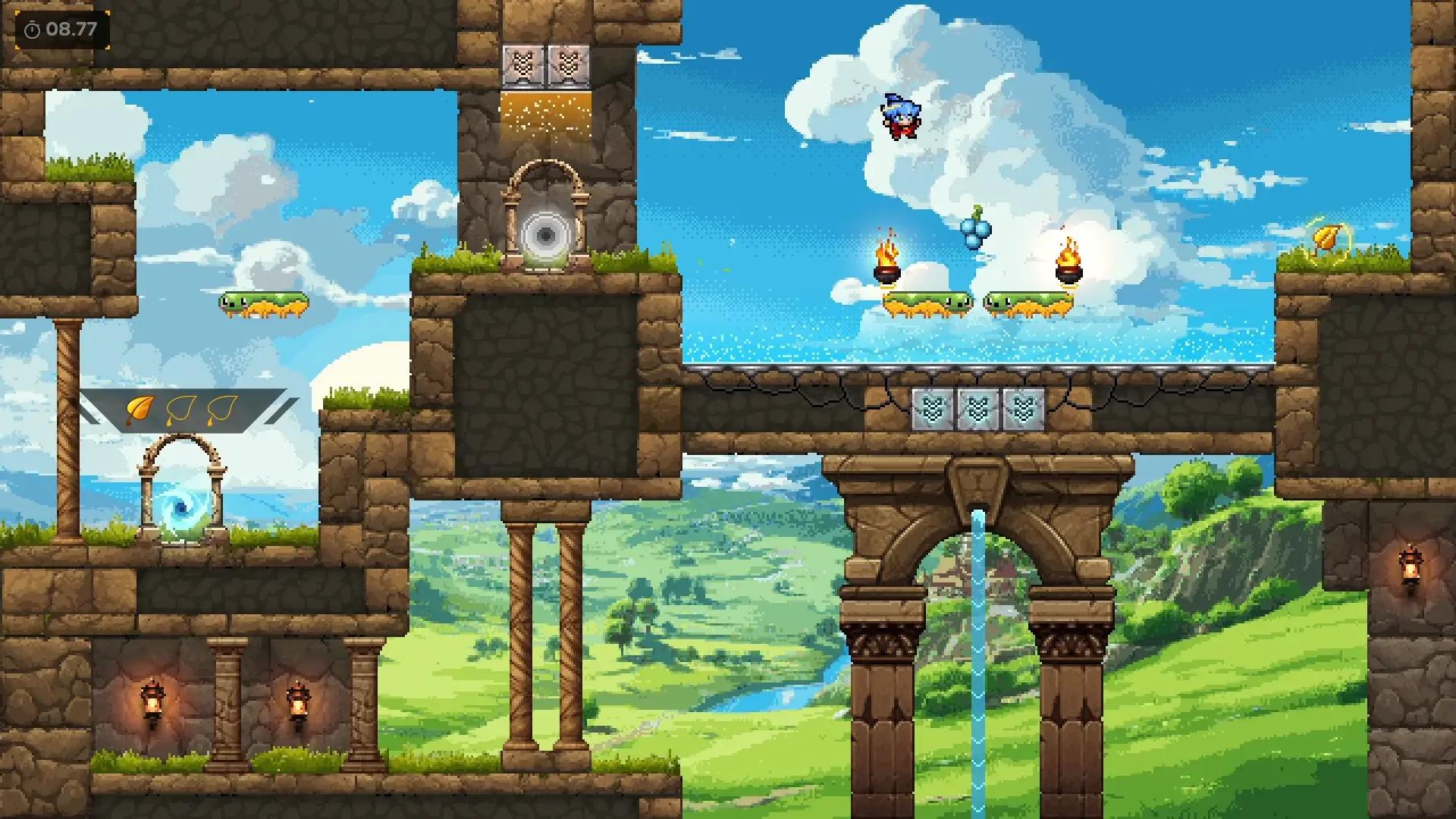
Task: Toggle the rightmost chevron block on the bridge
Action: pos(1024,407)
